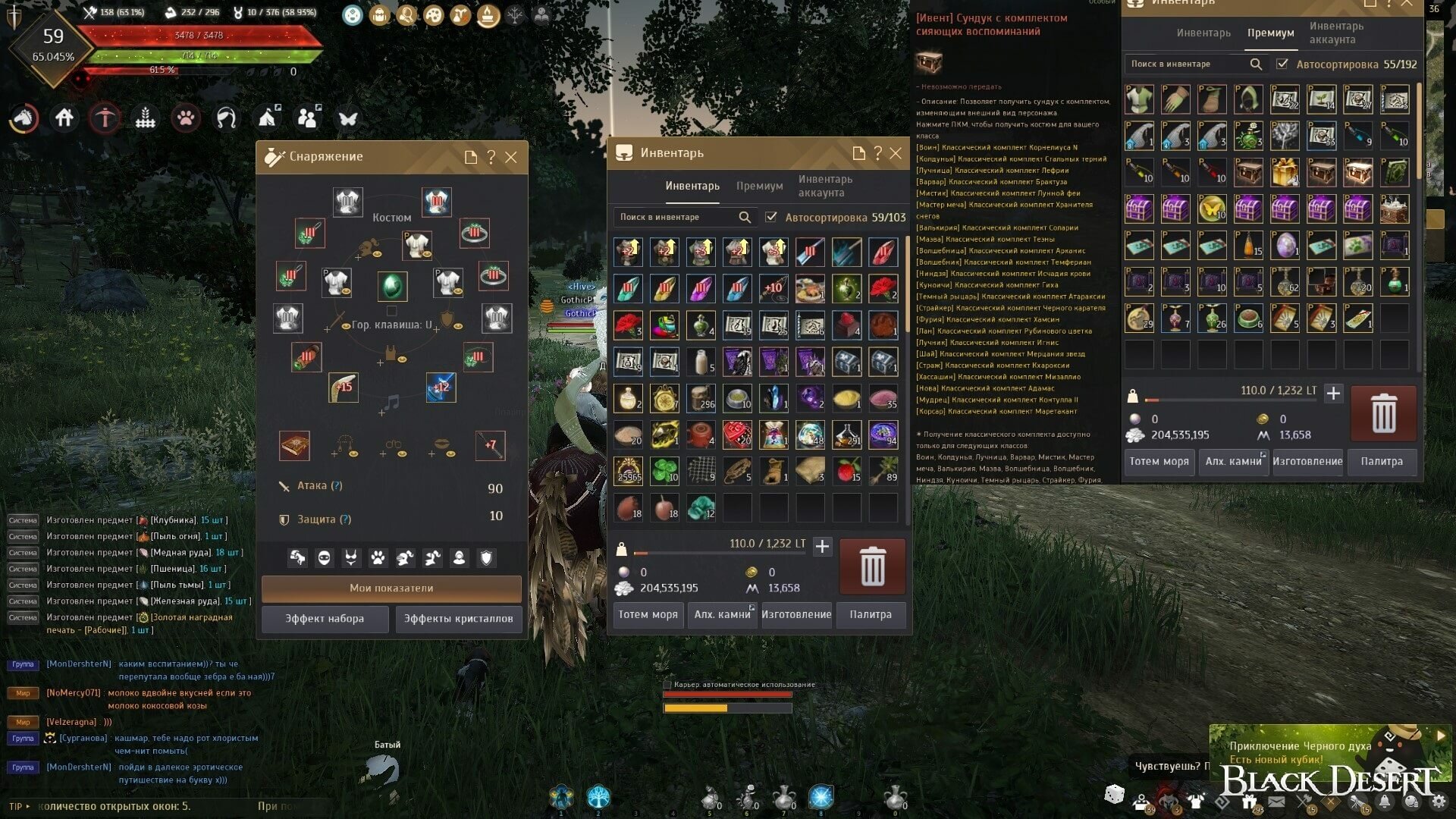Toggle Автосортировка next to the 59/103 count
Screen dimensions: 1456x819
(x=771, y=218)
